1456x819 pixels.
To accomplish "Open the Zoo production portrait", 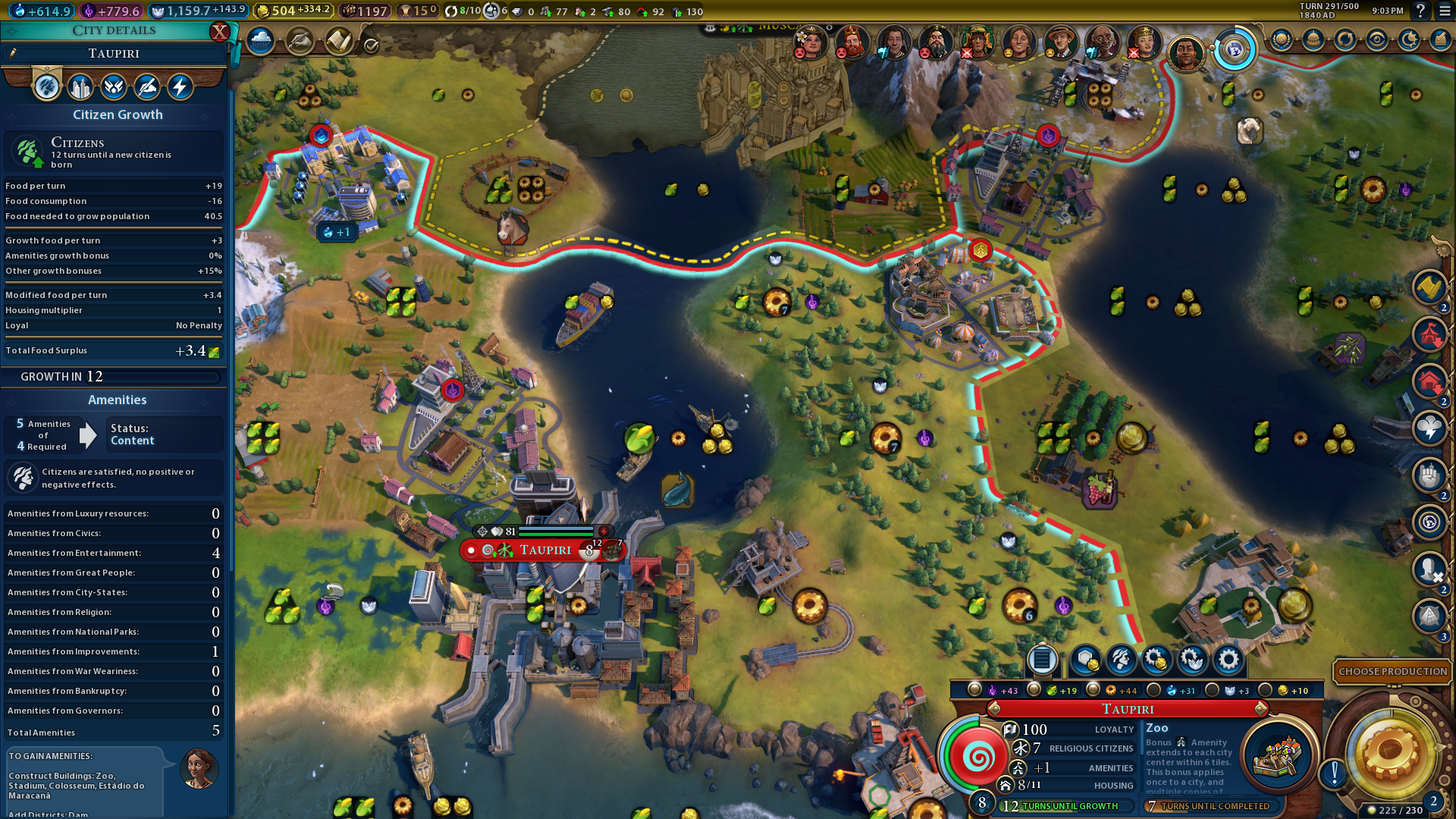I will 1279,755.
